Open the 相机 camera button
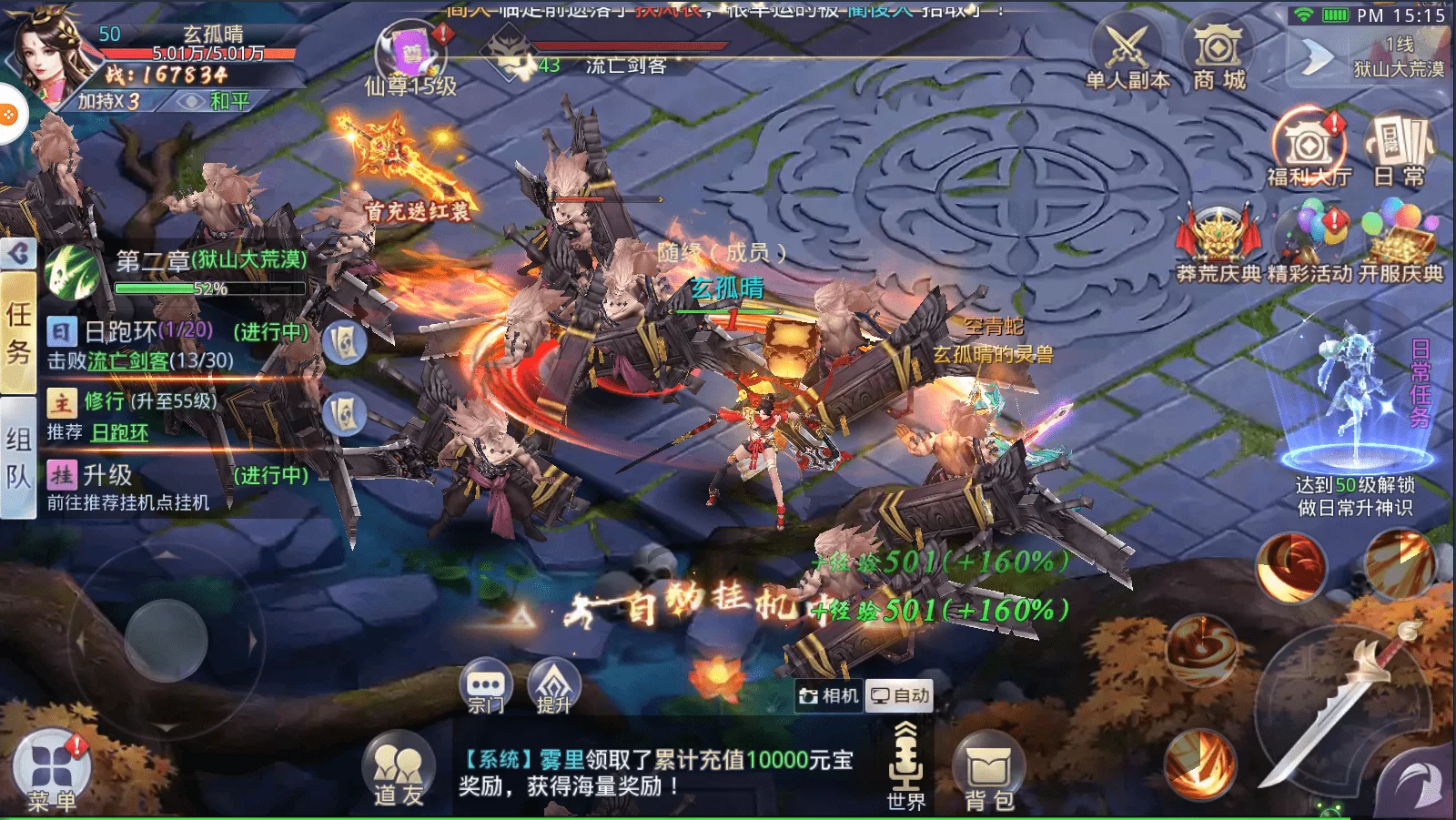Screen dimensions: 1456x820 828,696
